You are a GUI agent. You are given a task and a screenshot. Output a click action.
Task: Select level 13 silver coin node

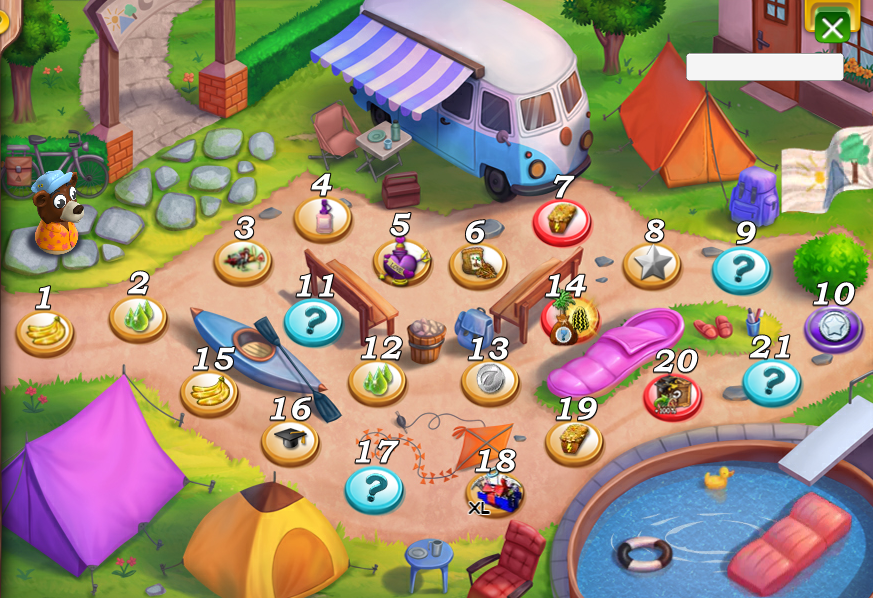tap(377, 381)
